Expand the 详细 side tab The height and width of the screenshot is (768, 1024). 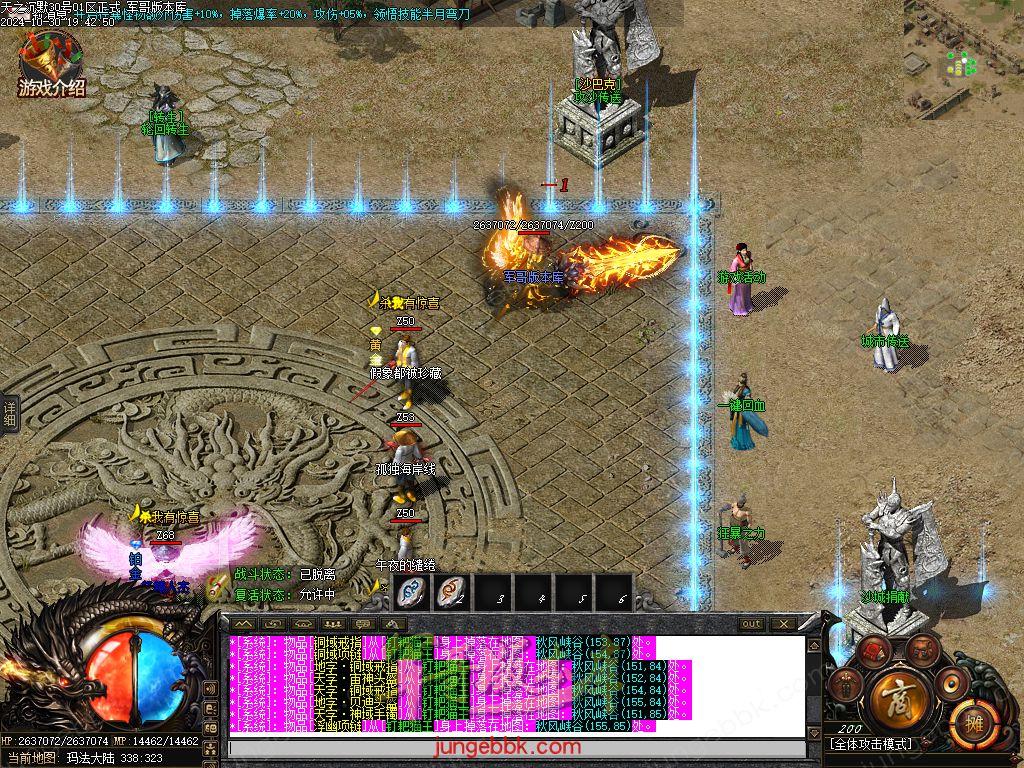coord(10,412)
